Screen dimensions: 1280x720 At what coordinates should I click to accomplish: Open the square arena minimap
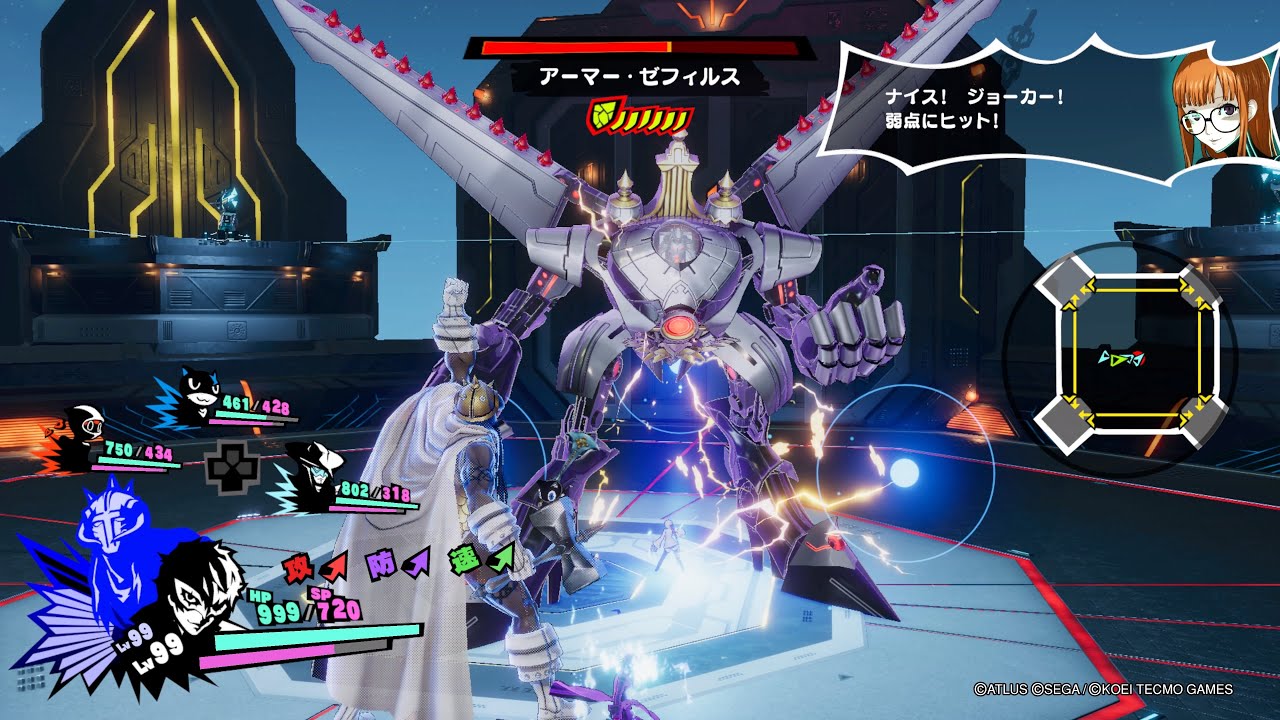pos(1119,358)
